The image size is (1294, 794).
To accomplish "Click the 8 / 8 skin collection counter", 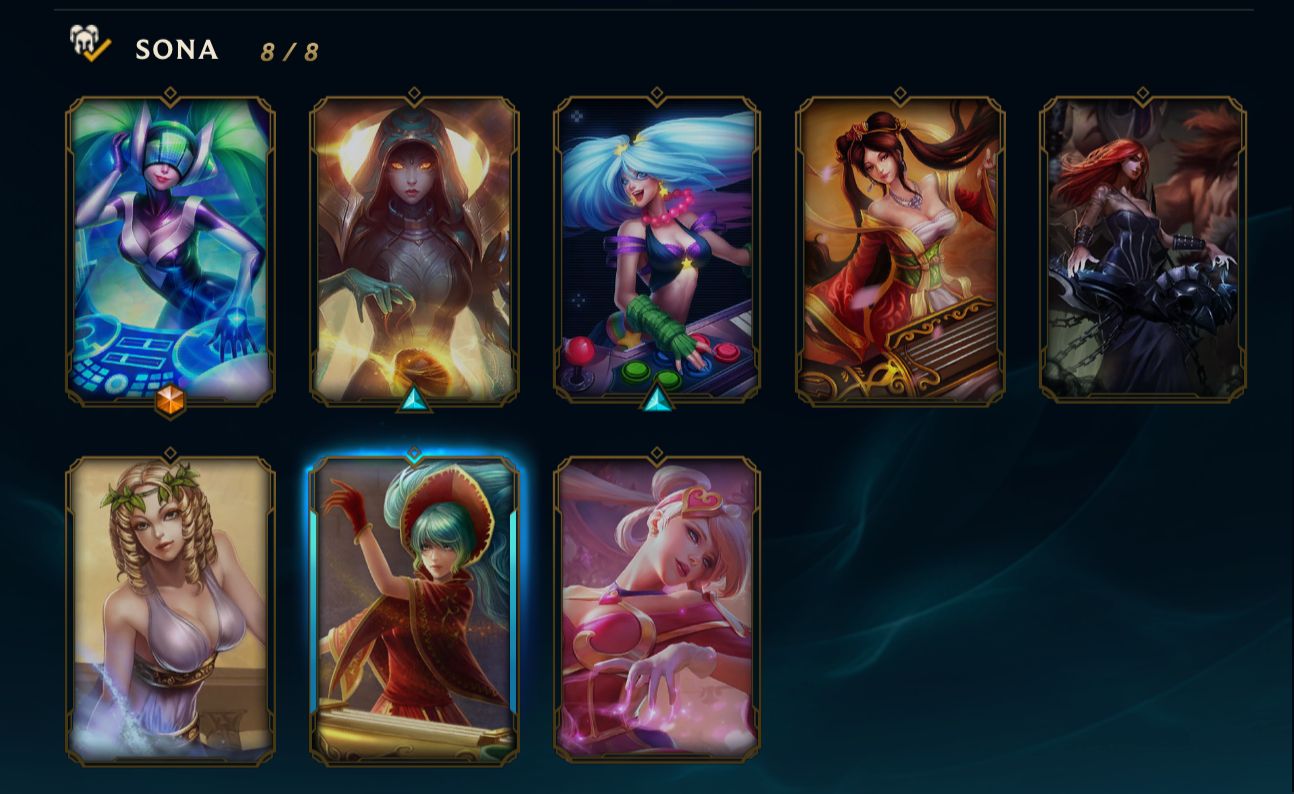I will (288, 52).
